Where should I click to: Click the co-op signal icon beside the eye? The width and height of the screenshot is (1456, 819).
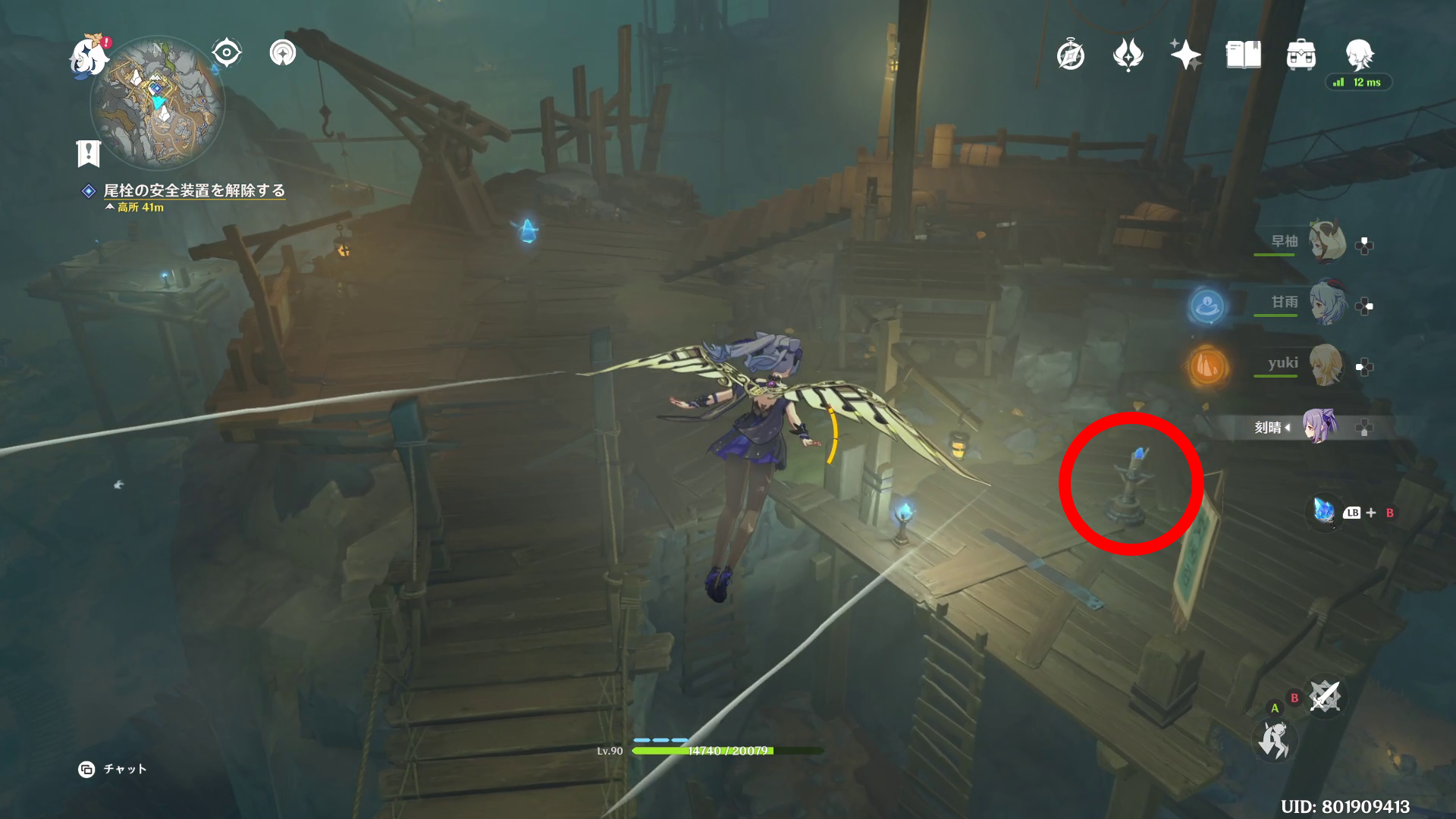click(x=283, y=53)
